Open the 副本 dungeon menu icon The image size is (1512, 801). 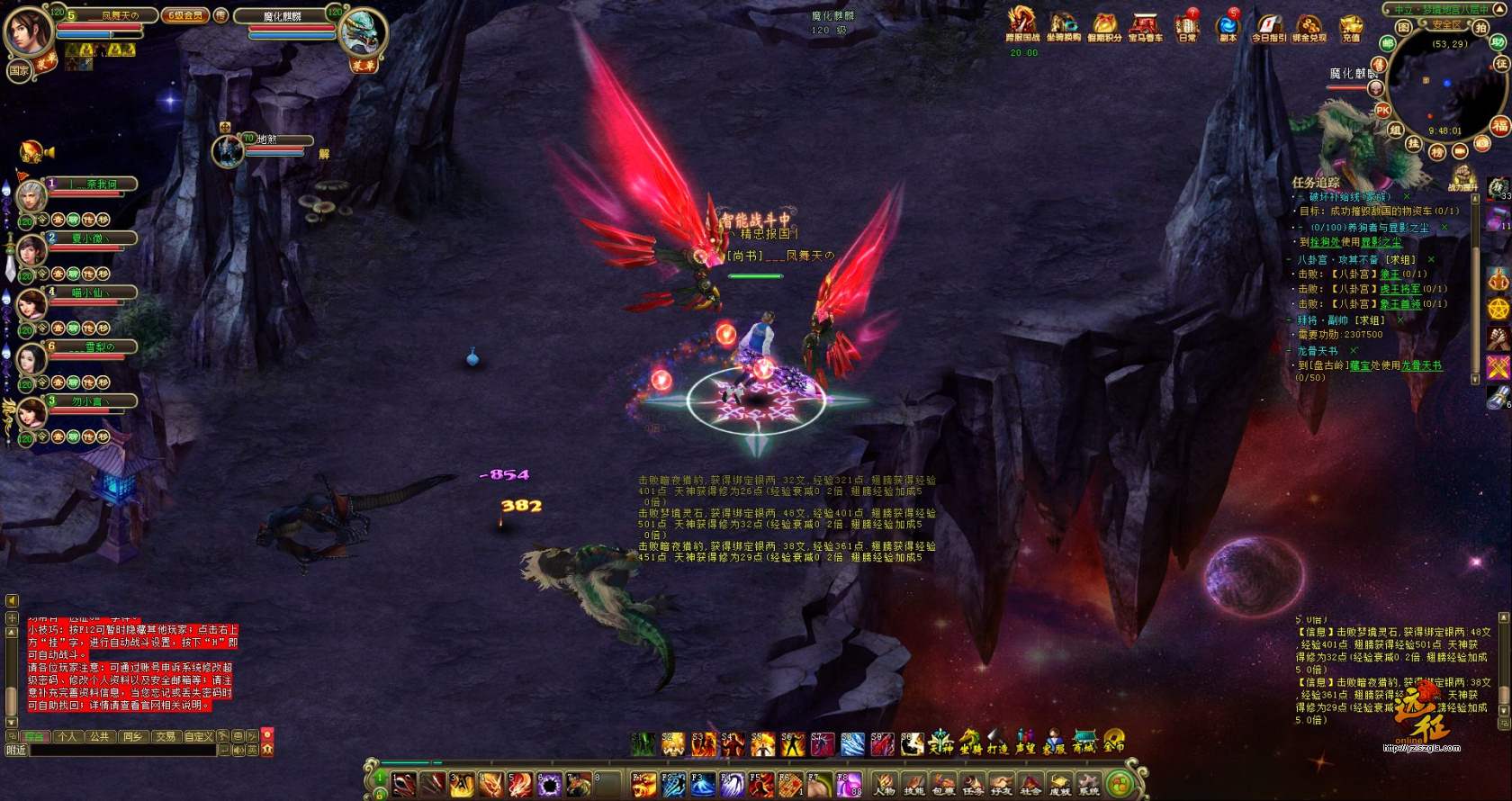pos(1228,25)
